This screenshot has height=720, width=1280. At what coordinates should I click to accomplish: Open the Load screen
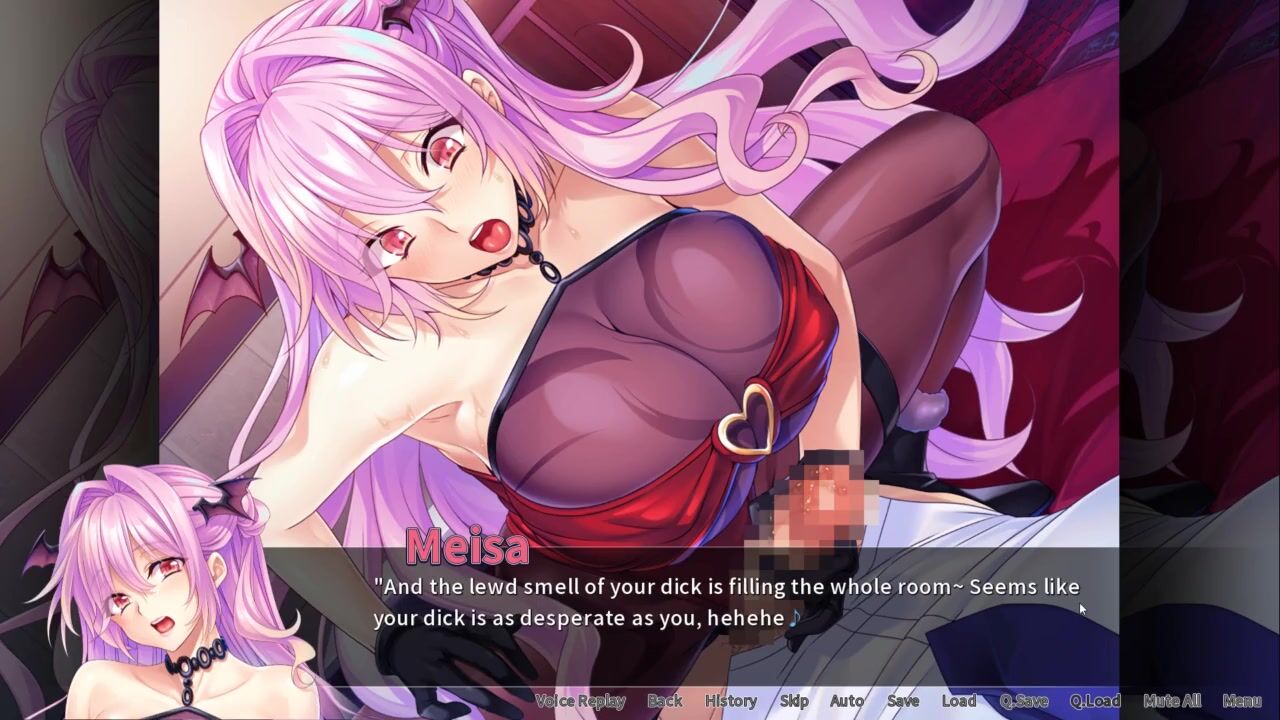click(958, 701)
